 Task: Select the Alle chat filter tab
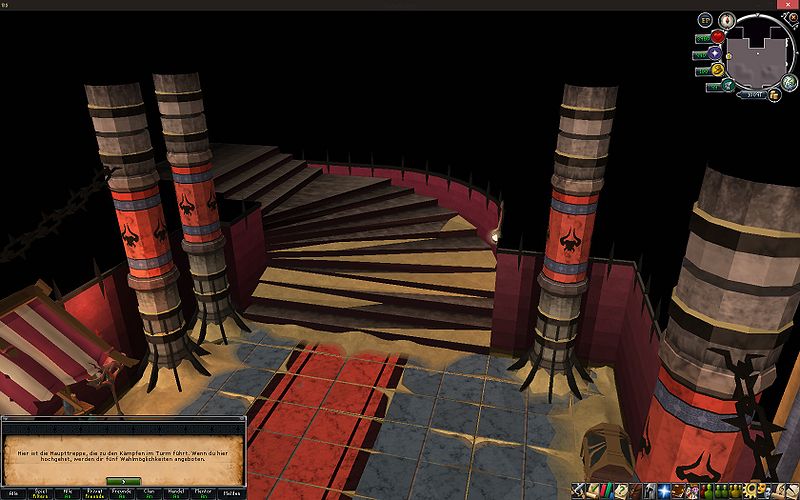(14, 492)
